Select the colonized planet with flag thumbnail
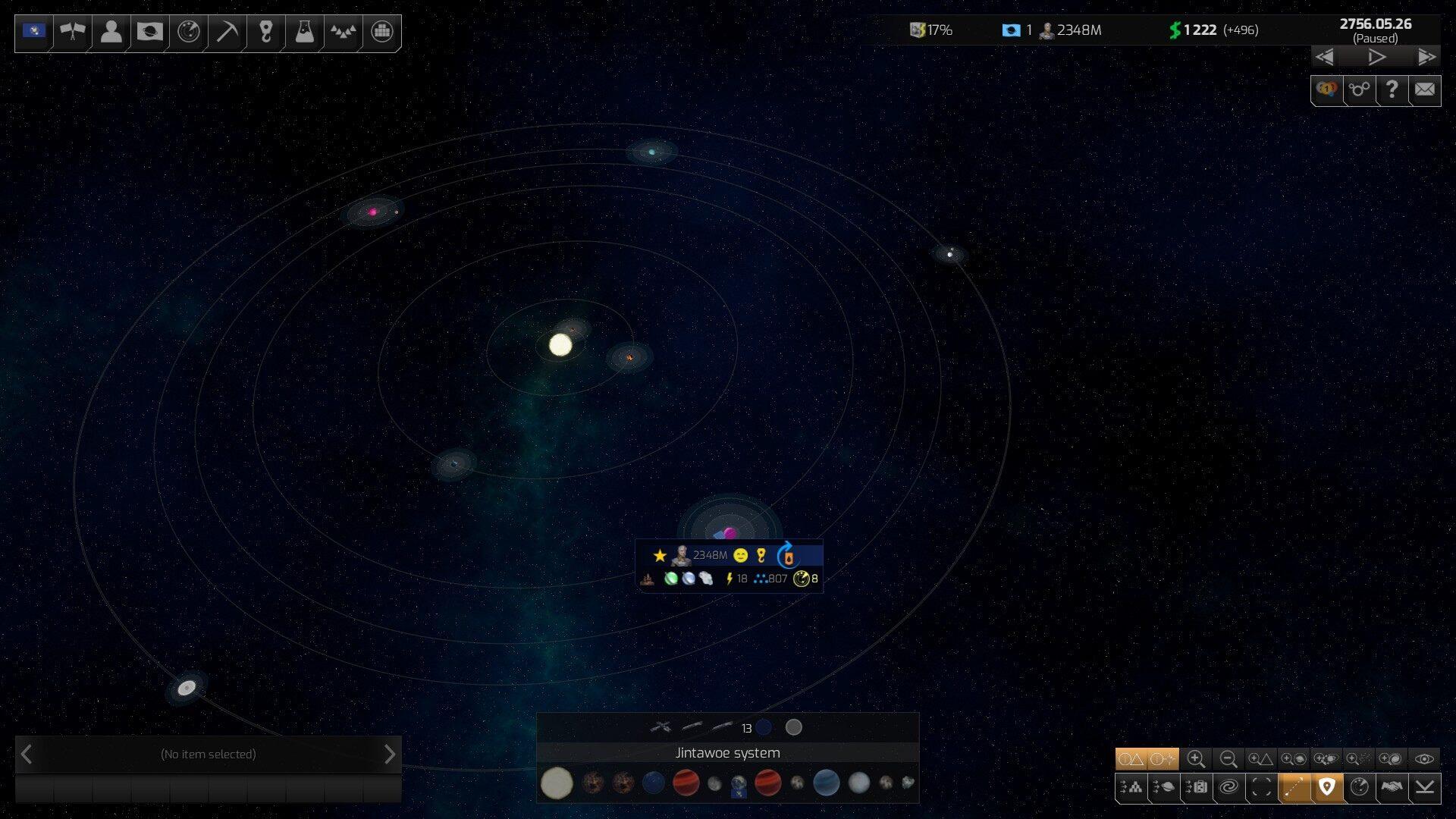This screenshot has height=819, width=1456. [739, 784]
